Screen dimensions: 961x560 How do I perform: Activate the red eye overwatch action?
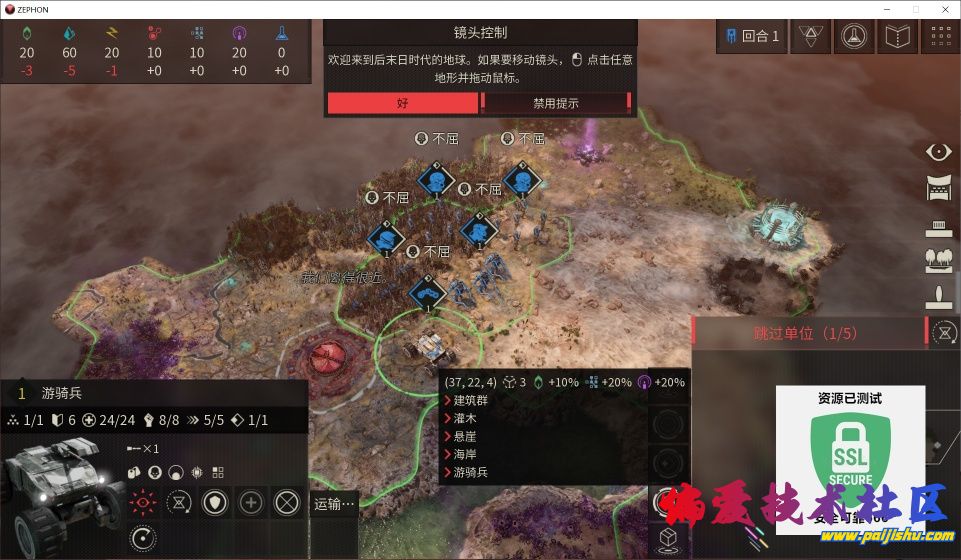click(144, 502)
